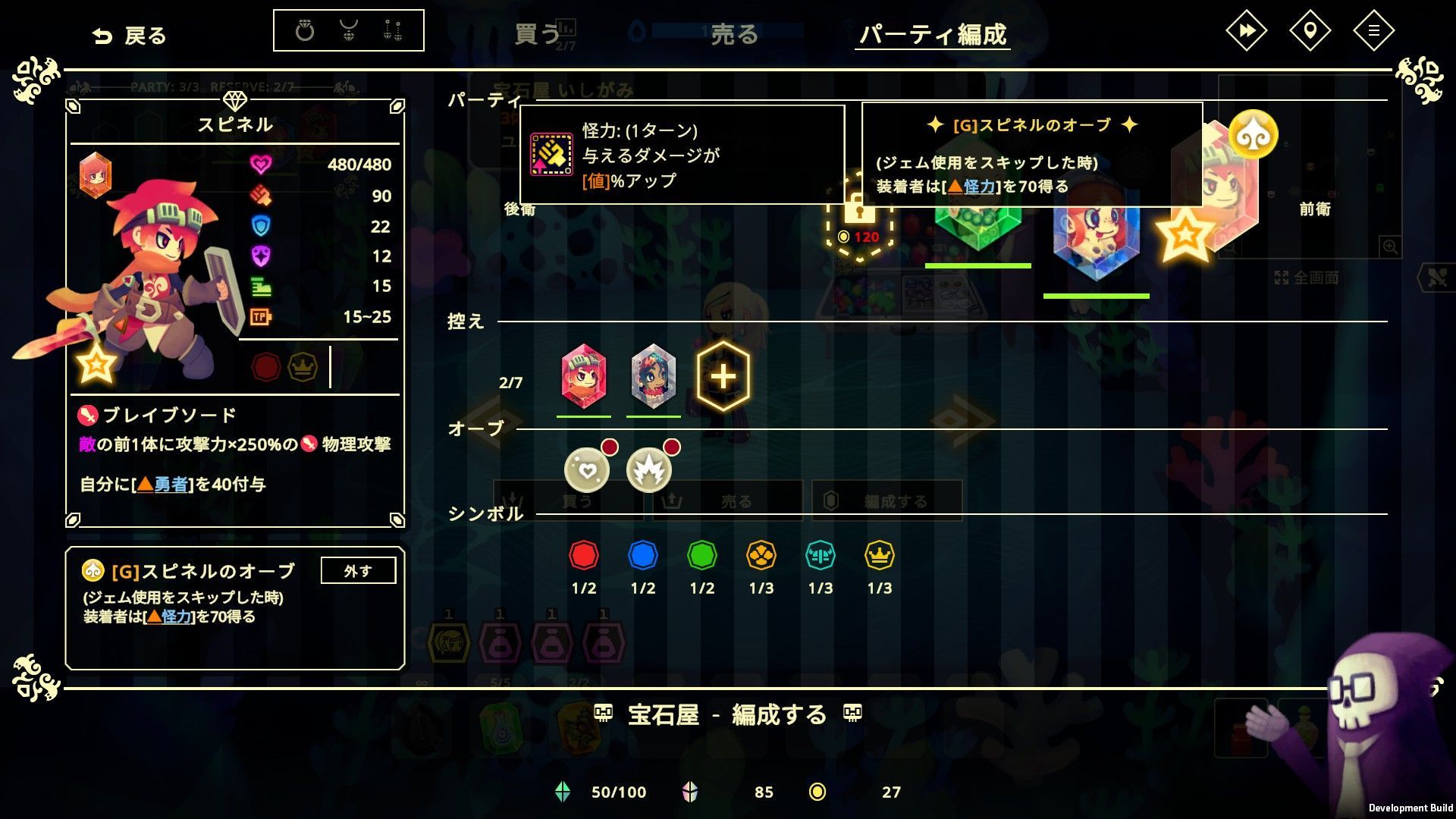Select the heart orb below オーブ
1456x819 pixels.
pyautogui.click(x=588, y=469)
